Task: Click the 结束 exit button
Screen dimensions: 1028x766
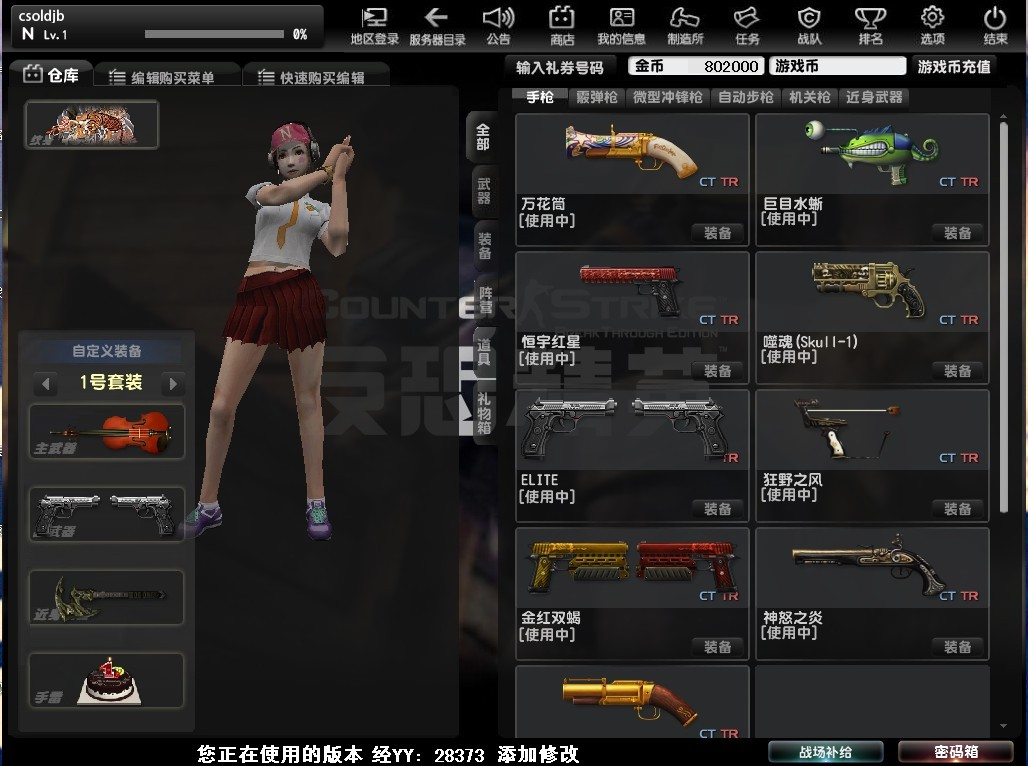Action: pos(995,26)
